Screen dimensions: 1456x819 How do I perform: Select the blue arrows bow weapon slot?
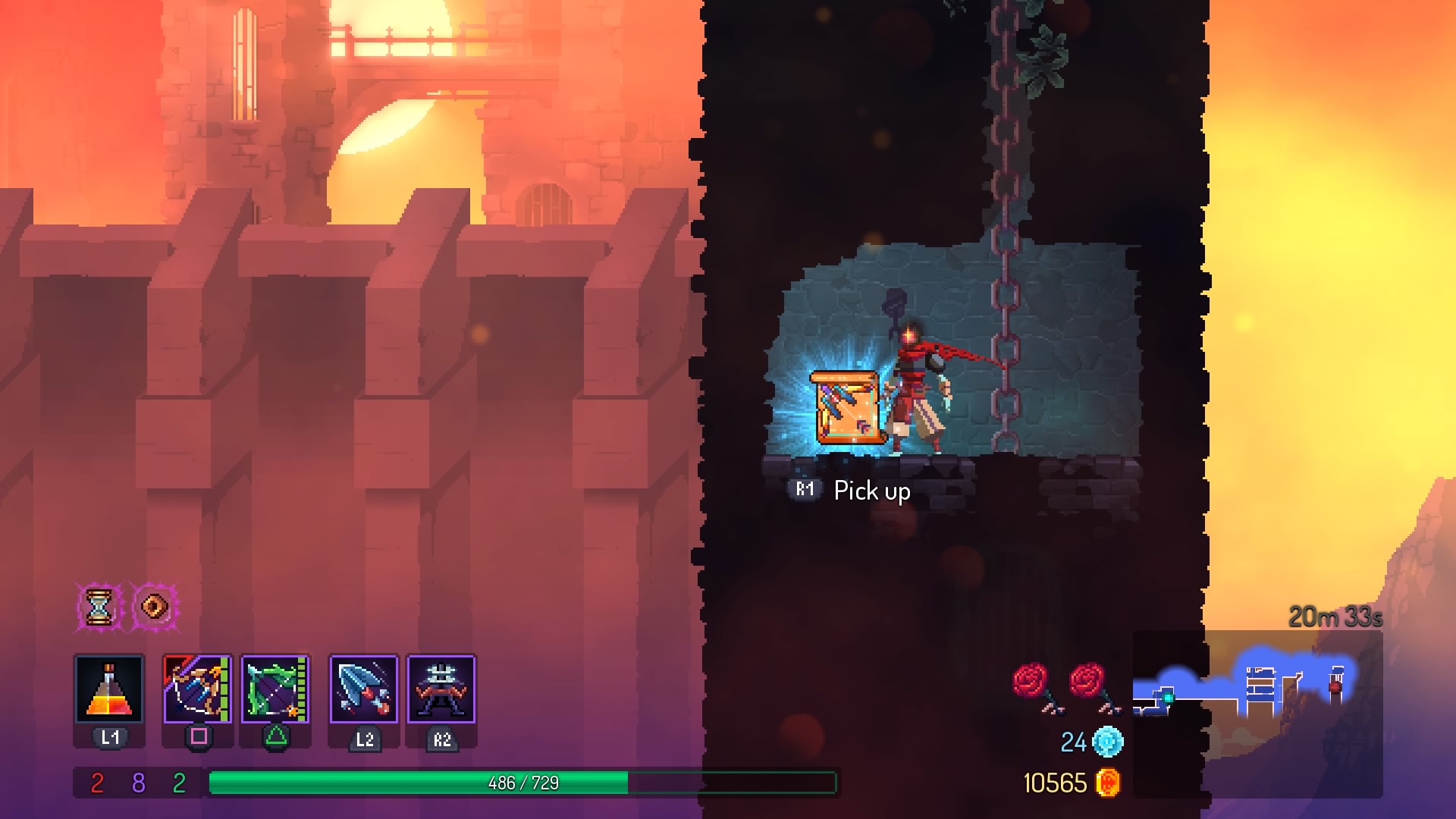197,689
